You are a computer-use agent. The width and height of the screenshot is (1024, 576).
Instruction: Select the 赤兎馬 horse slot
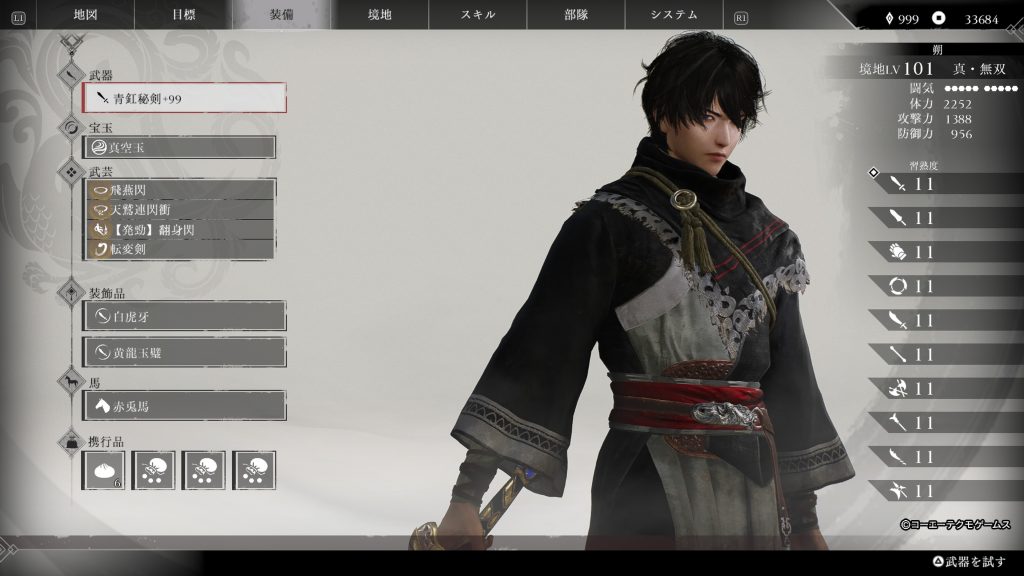pos(185,406)
